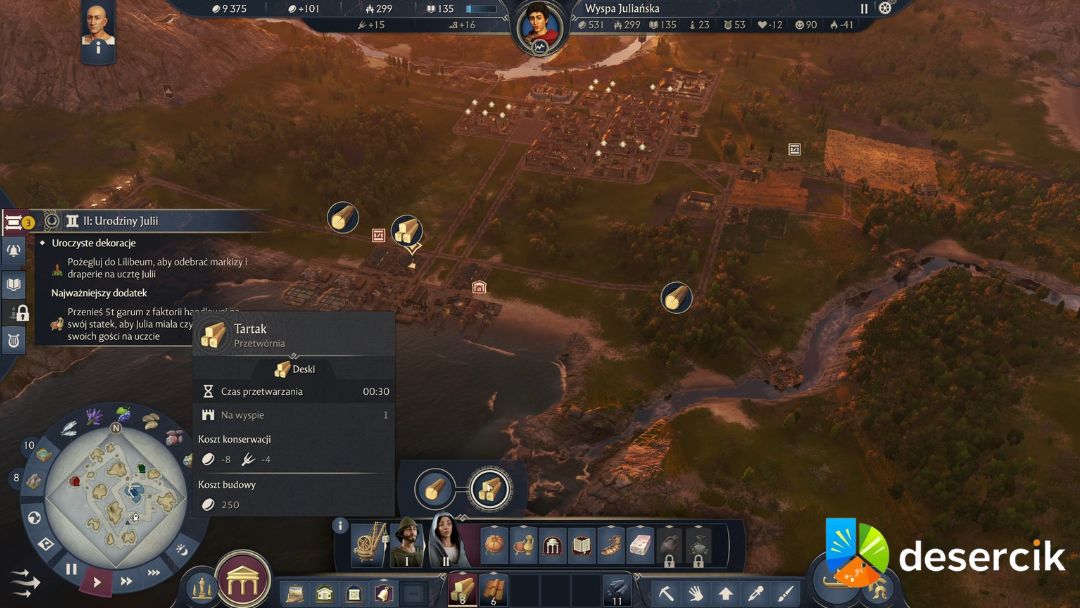The image size is (1080, 608).
Task: Set game speed to fastest (triple arrow)
Action: [153, 572]
